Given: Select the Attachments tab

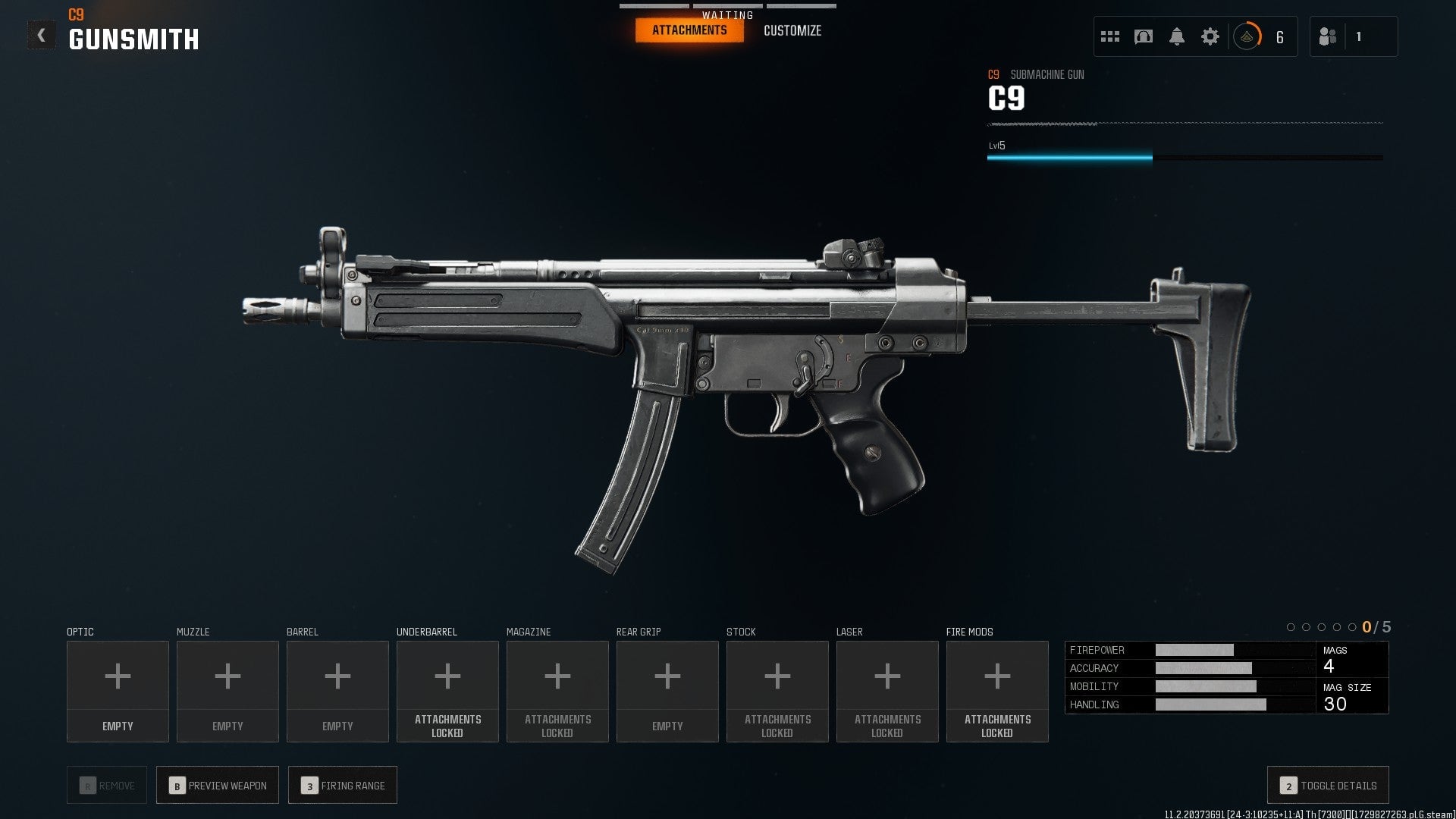Looking at the screenshot, I should [689, 30].
